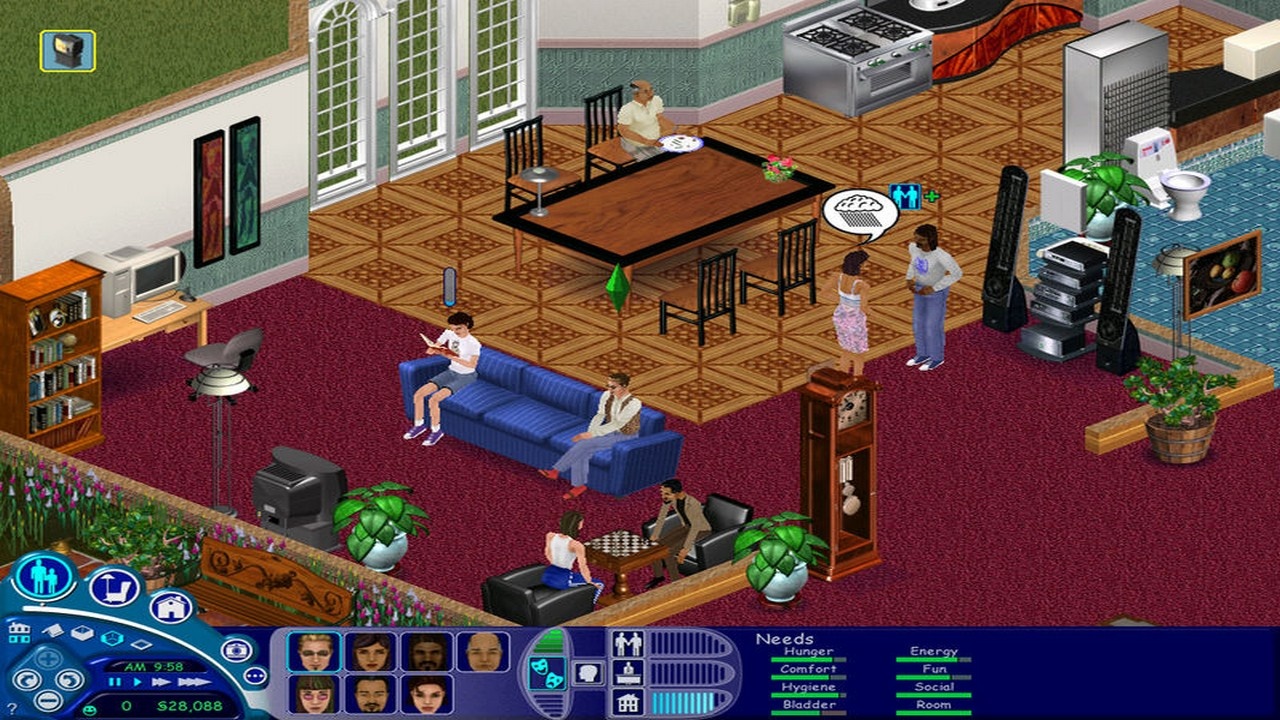Image resolution: width=1280 pixels, height=720 pixels.
Task: Zoom in using the plus magnifier
Action: click(x=47, y=658)
